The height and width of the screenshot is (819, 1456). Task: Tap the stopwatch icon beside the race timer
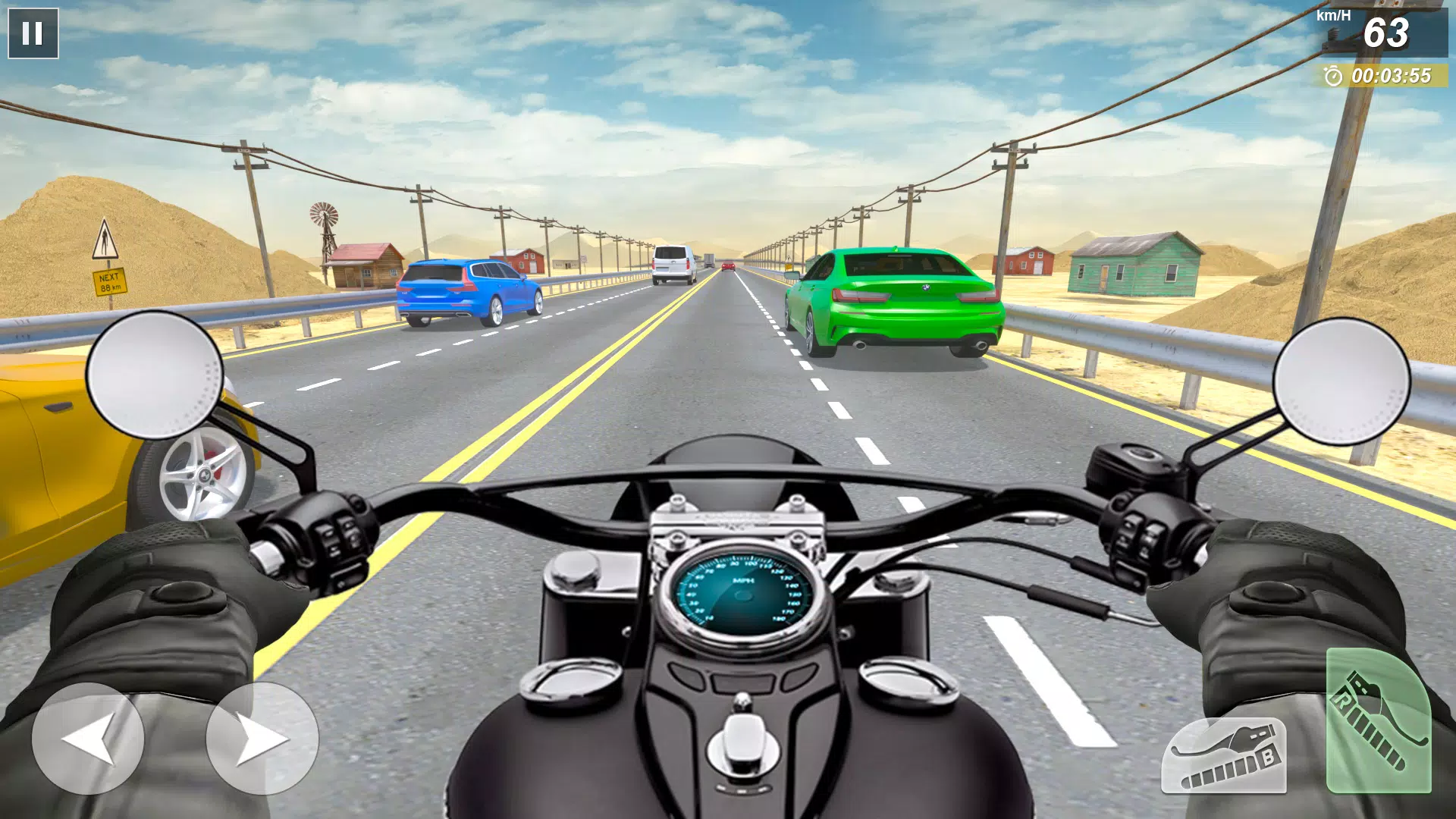tap(1332, 75)
